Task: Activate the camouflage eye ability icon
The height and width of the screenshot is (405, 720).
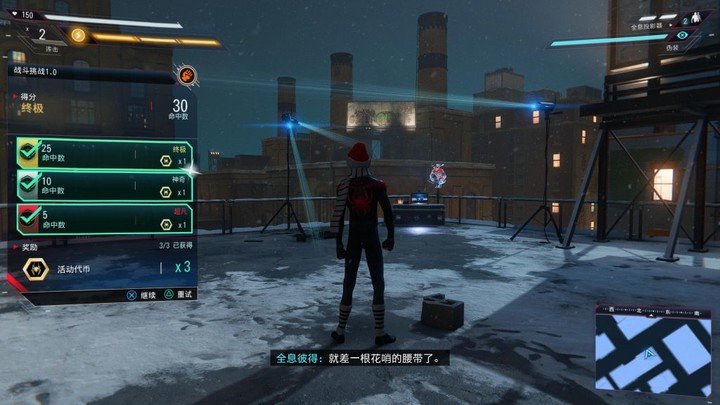Action: click(x=681, y=34)
